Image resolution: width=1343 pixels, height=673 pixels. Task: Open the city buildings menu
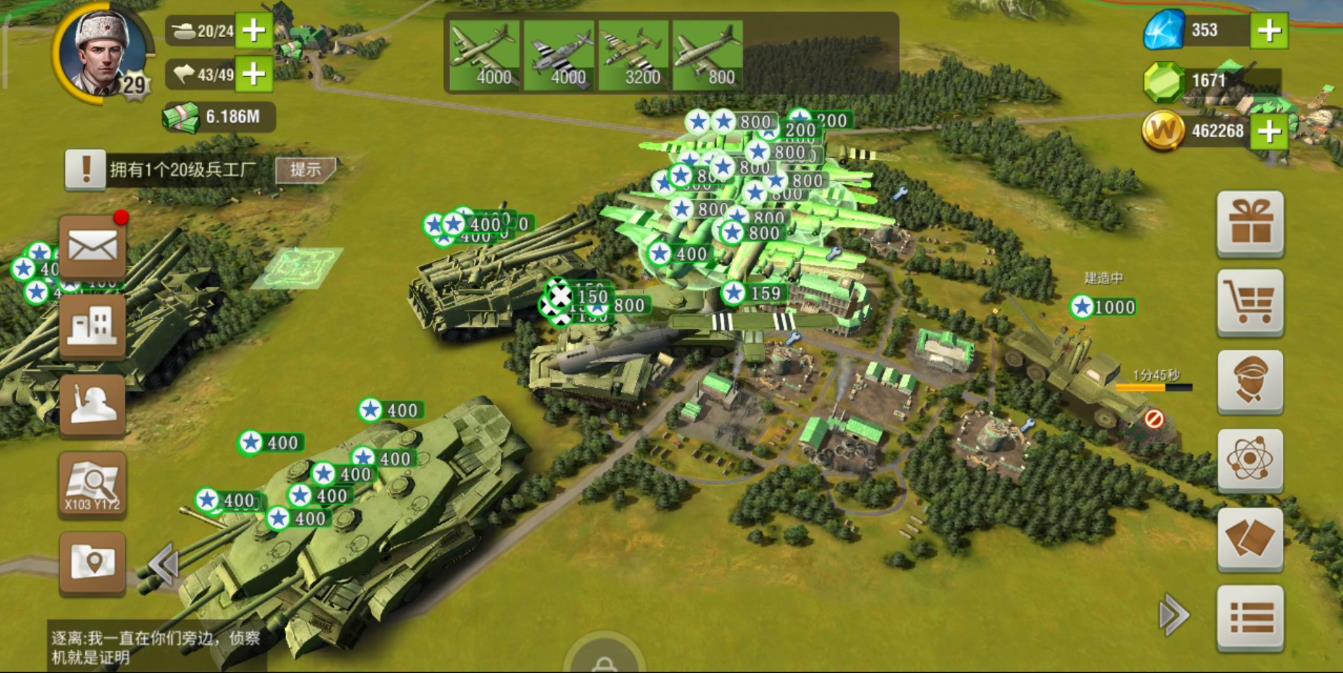(92, 326)
